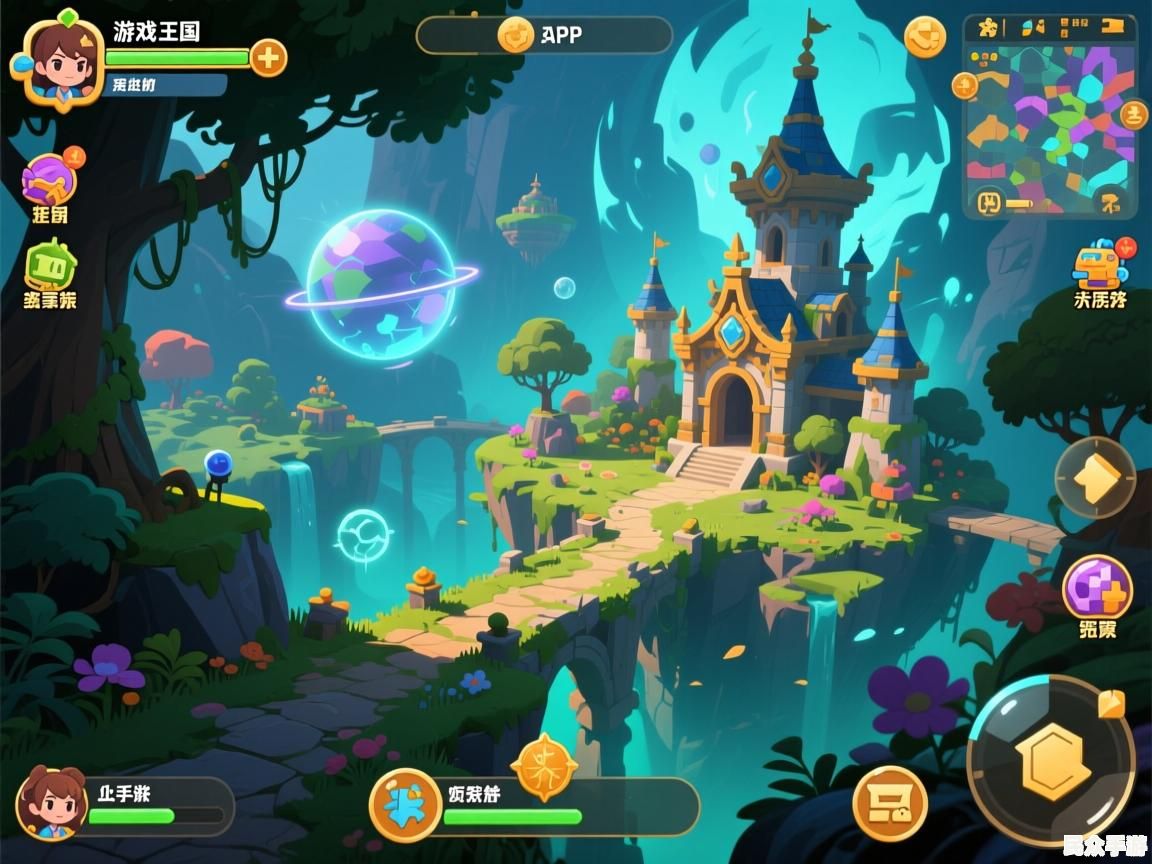
Task: Select the girl companion portrait at bottom left
Action: click(51, 803)
